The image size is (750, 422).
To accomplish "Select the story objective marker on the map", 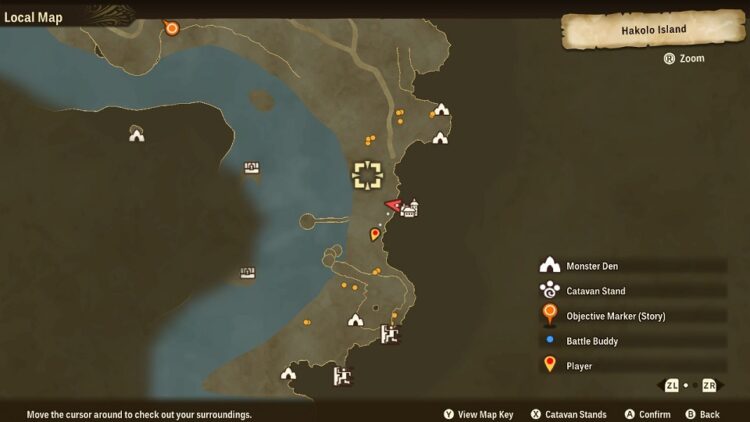I will (172, 28).
